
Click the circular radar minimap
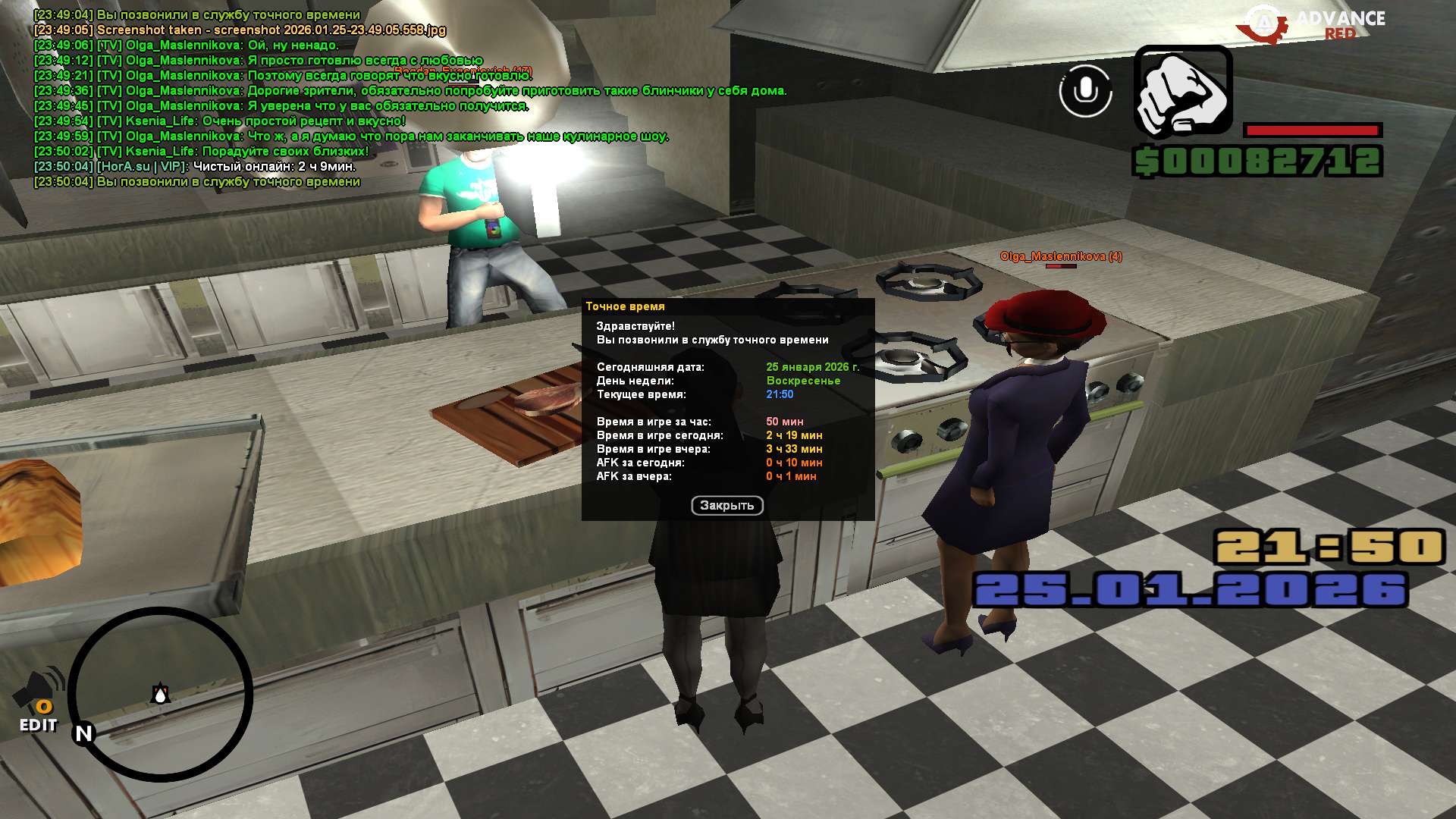(x=161, y=694)
